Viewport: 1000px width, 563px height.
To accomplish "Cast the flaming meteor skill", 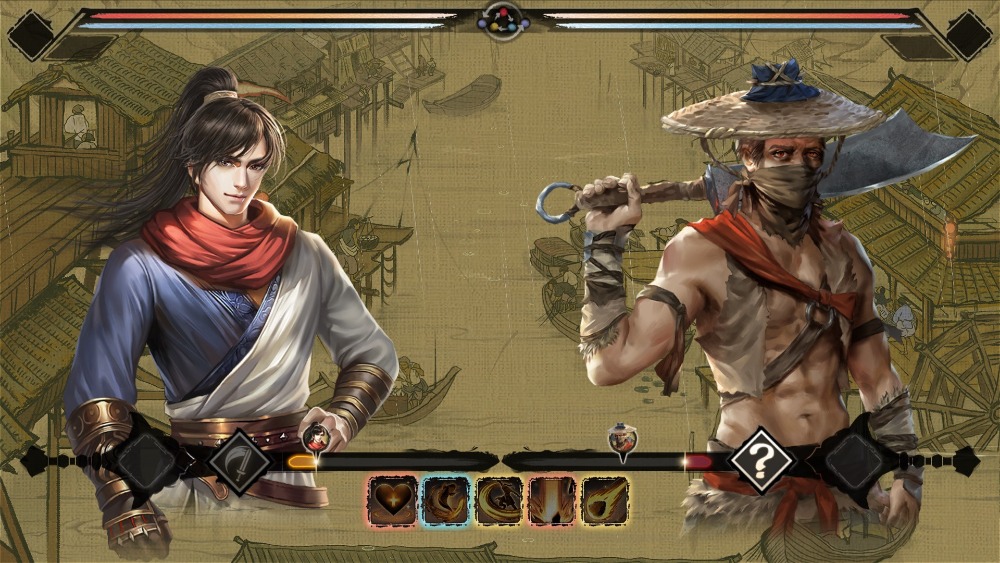I will coord(605,500).
